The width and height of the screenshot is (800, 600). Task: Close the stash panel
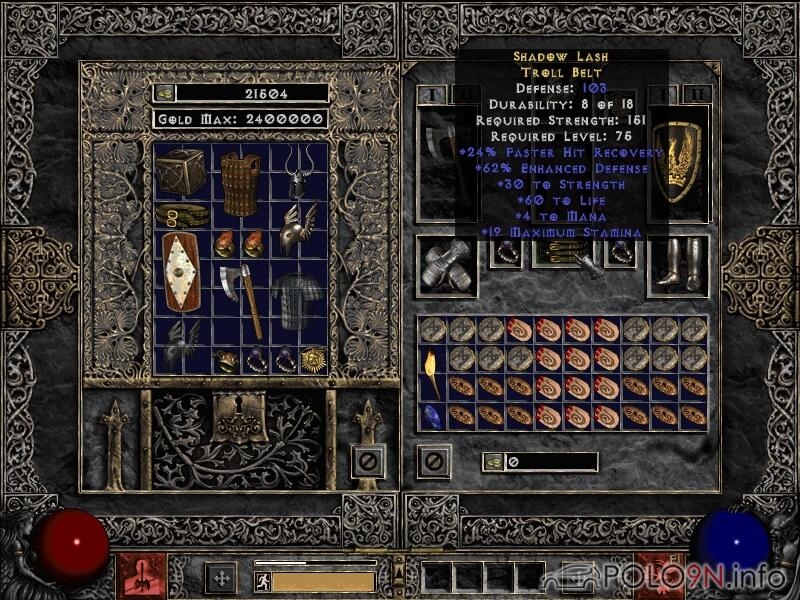366,461
